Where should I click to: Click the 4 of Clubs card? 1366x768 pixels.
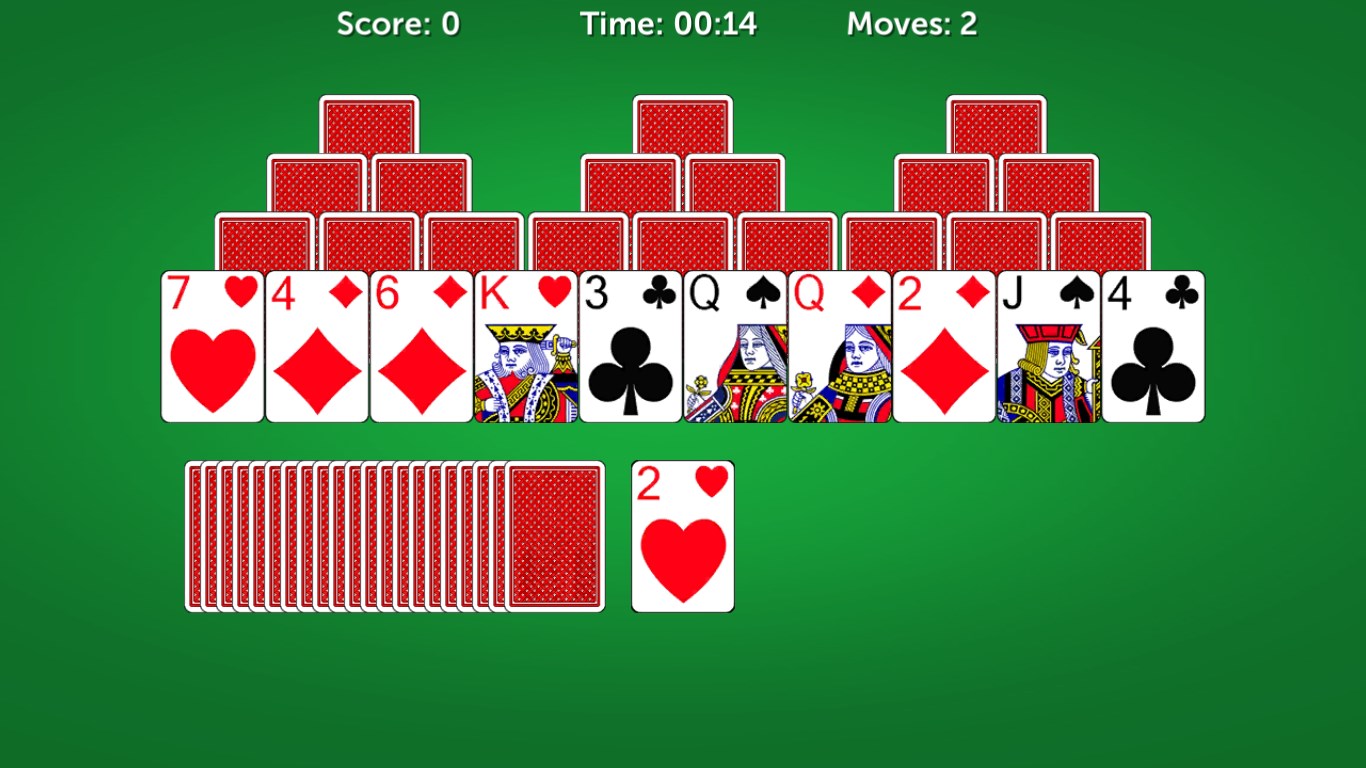tap(1152, 345)
